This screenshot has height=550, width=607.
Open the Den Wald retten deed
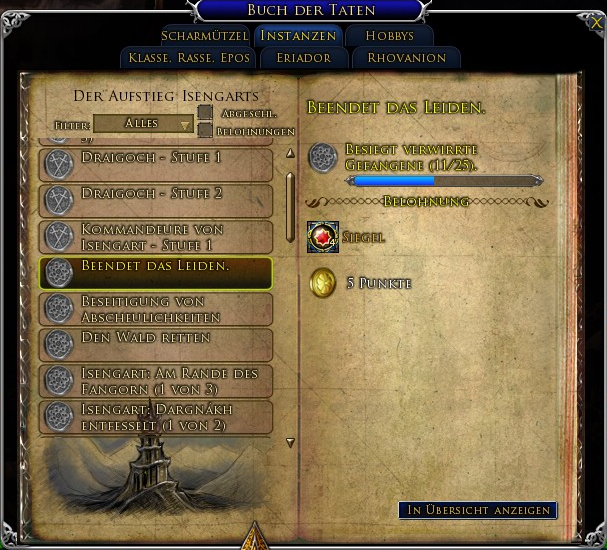tap(155, 344)
